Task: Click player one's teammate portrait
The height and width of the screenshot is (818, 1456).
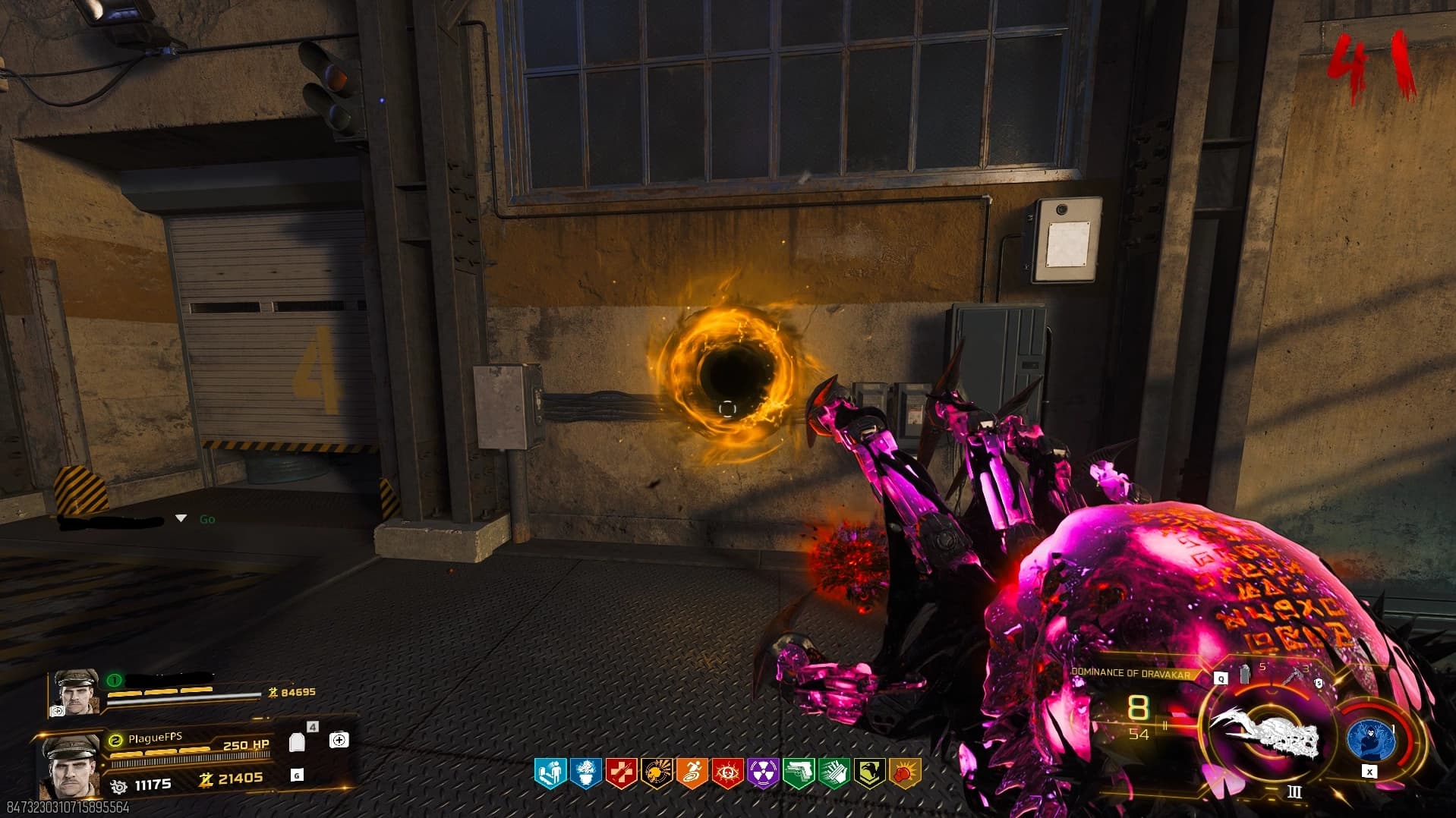Action: (x=77, y=691)
